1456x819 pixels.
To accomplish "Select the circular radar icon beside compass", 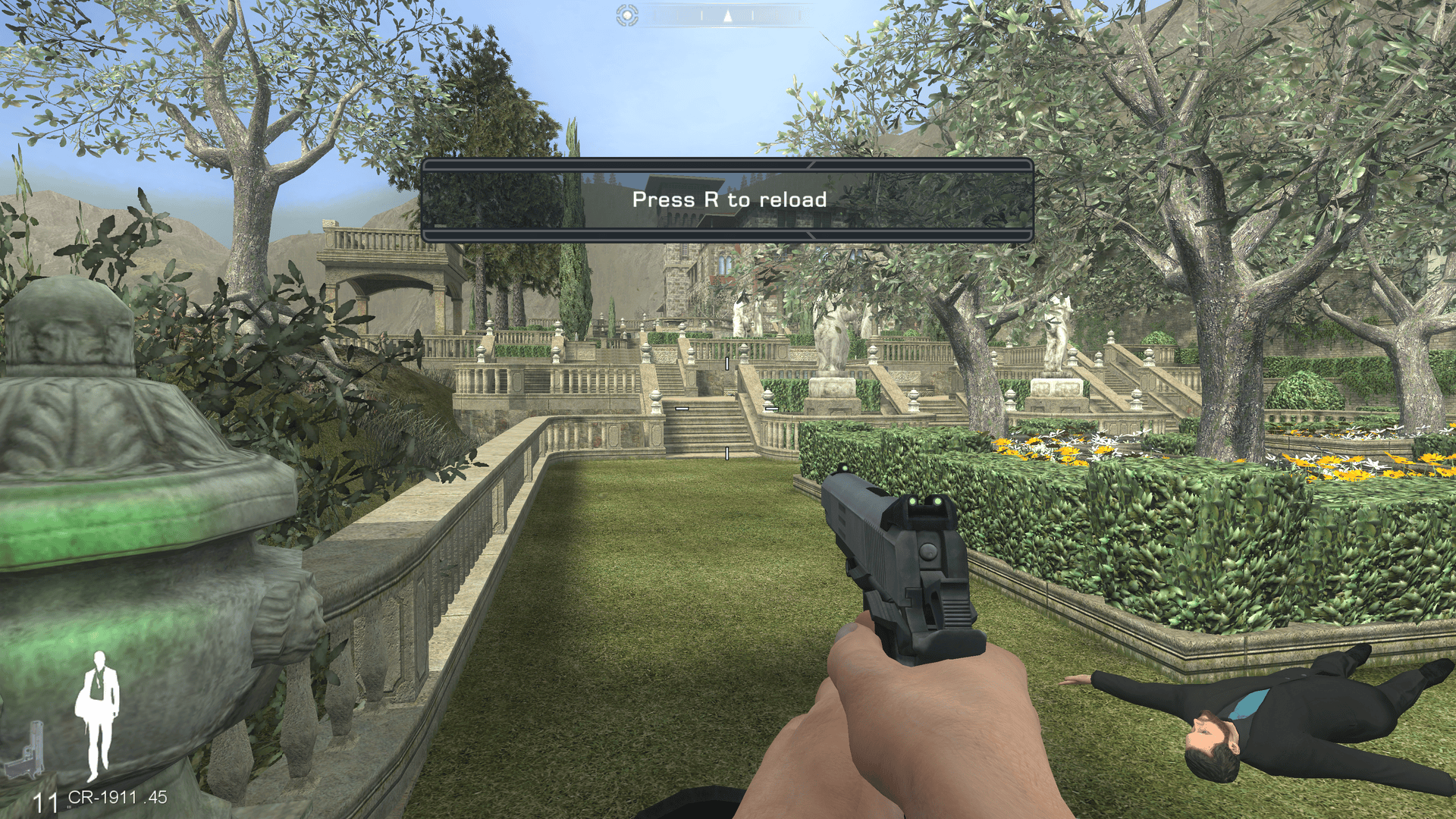I will [627, 15].
